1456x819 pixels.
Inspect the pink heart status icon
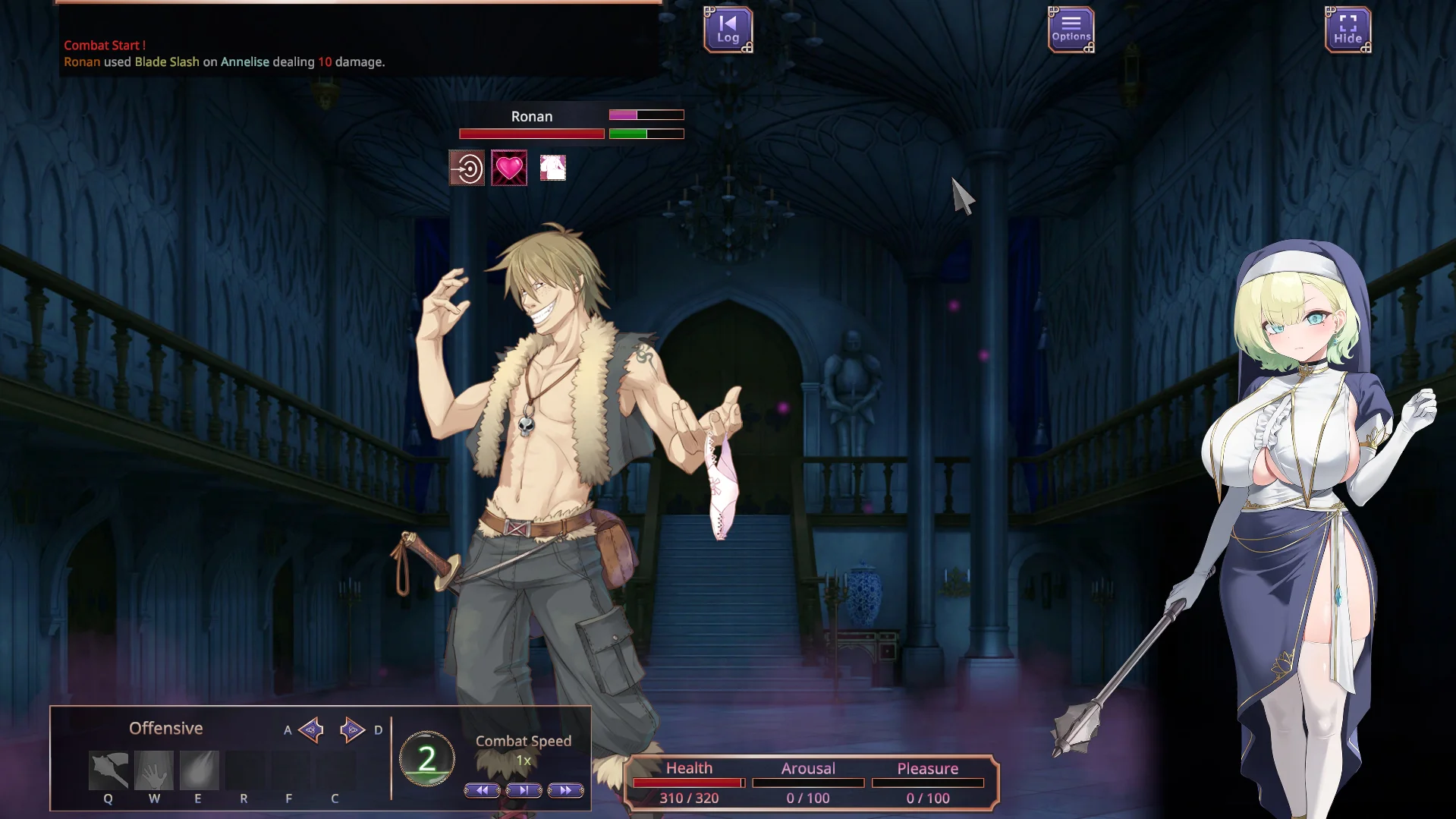tap(509, 168)
